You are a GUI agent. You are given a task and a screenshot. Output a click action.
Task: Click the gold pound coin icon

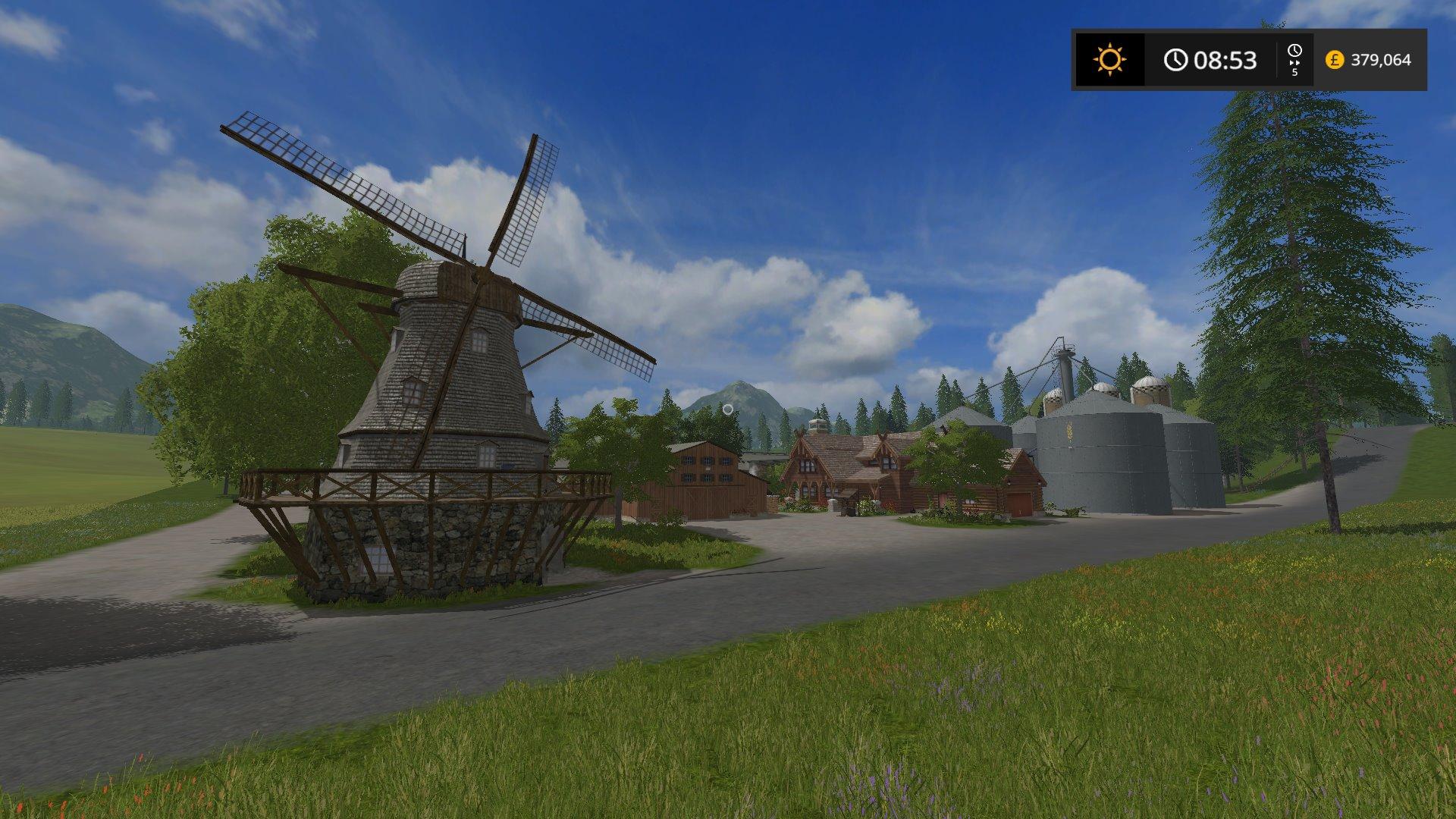click(x=1335, y=59)
